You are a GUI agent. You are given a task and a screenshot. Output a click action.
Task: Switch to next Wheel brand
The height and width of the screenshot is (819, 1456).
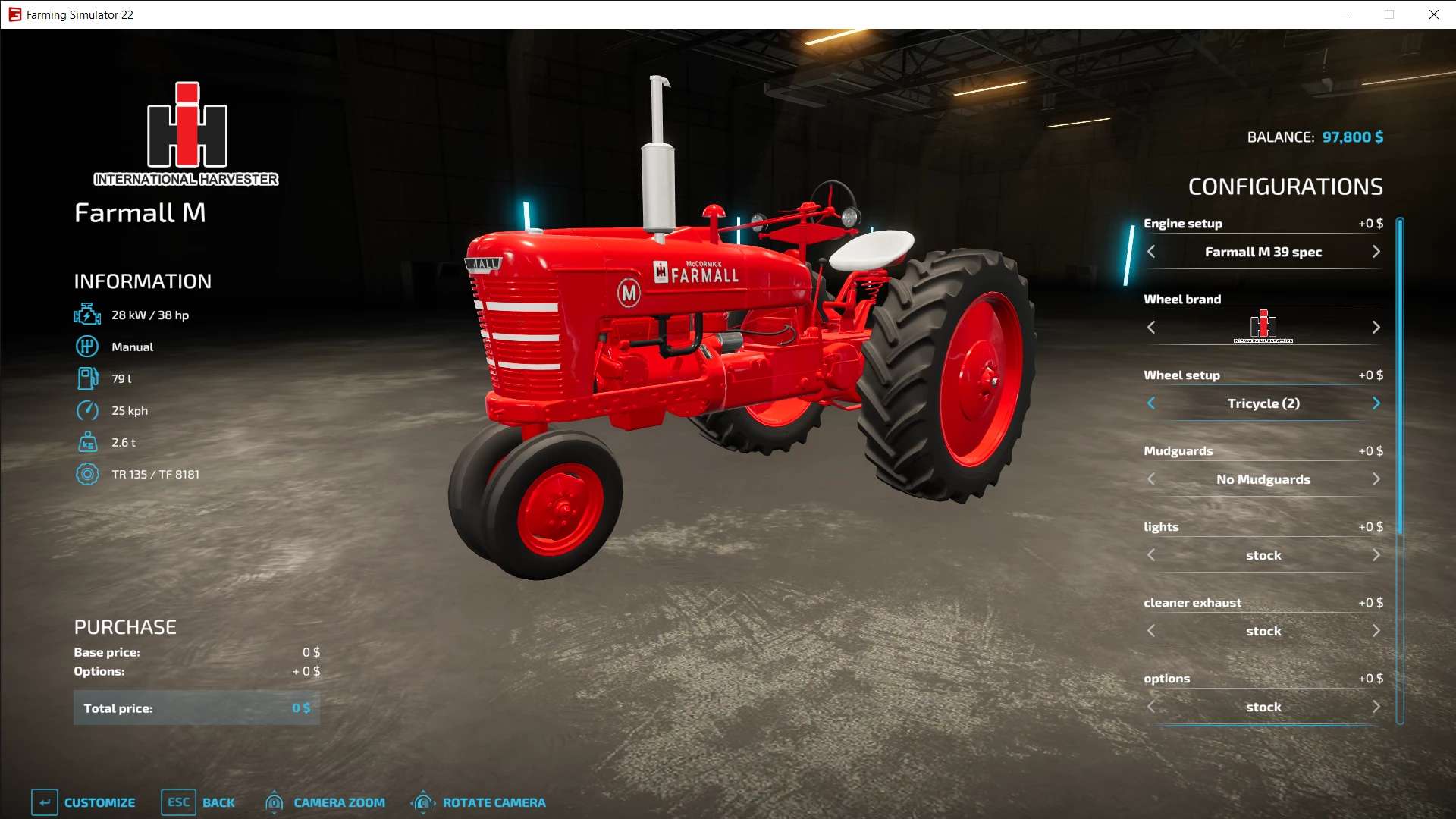pos(1376,328)
